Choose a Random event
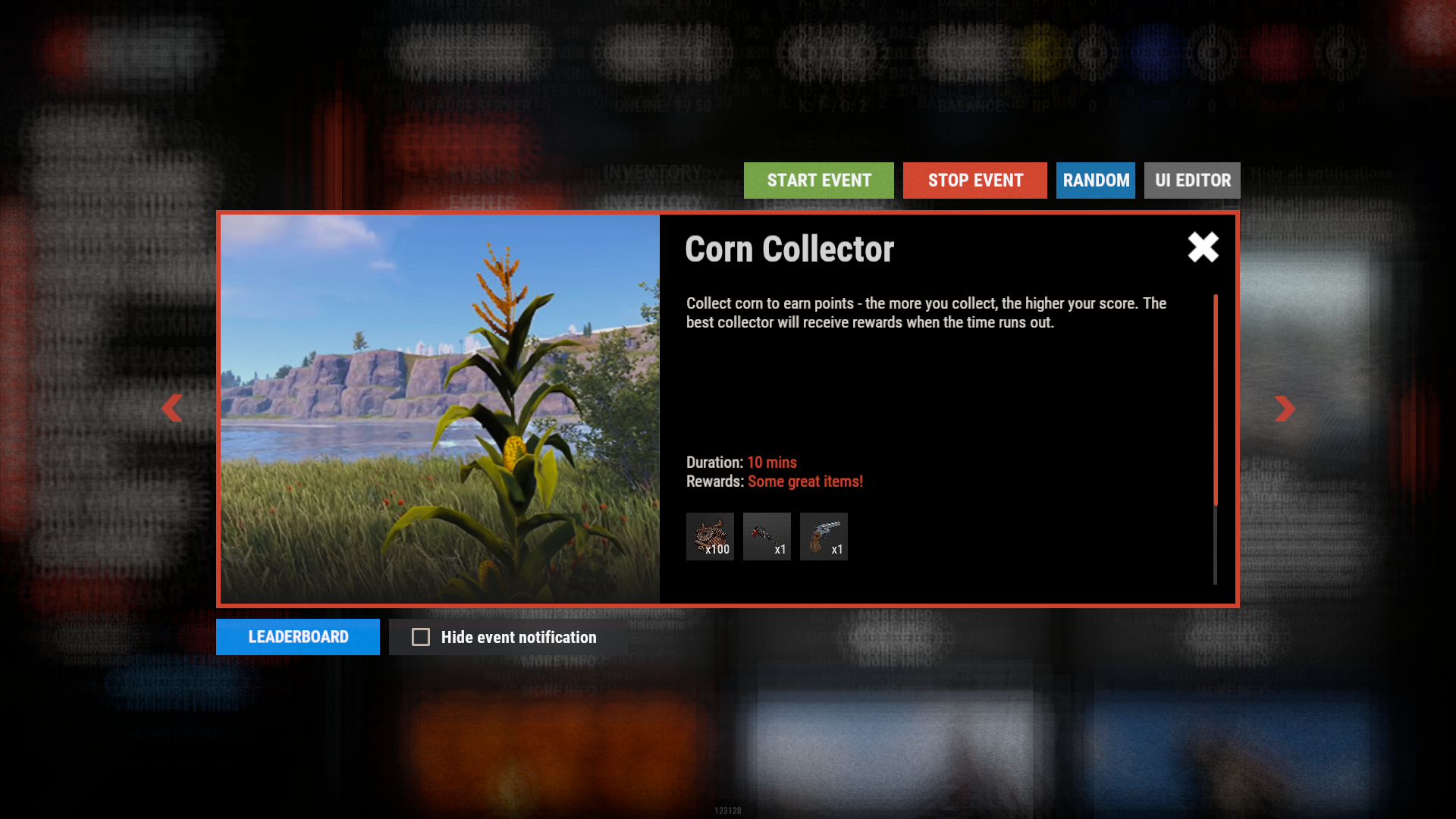Image resolution: width=1456 pixels, height=819 pixels. [x=1095, y=180]
